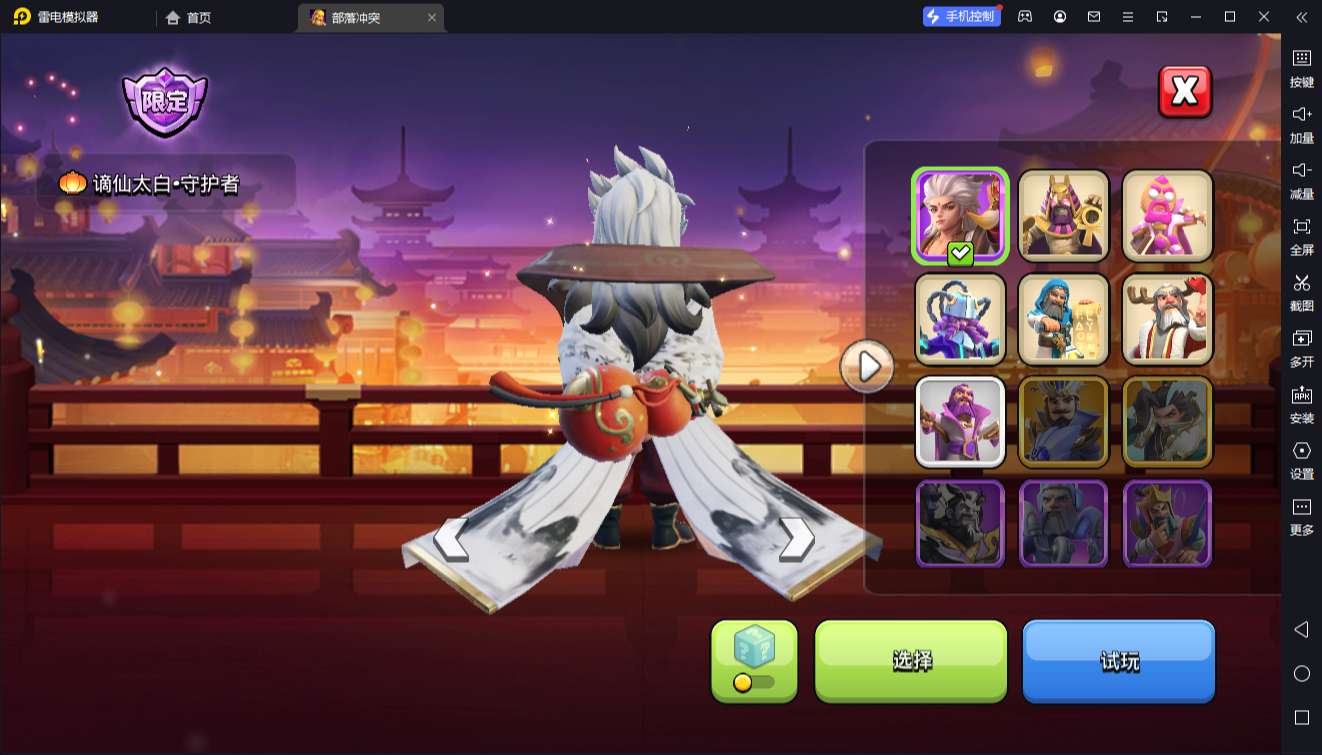The width and height of the screenshot is (1322, 755).
Task: Open the emulator 设置 settings
Action: tap(1301, 459)
